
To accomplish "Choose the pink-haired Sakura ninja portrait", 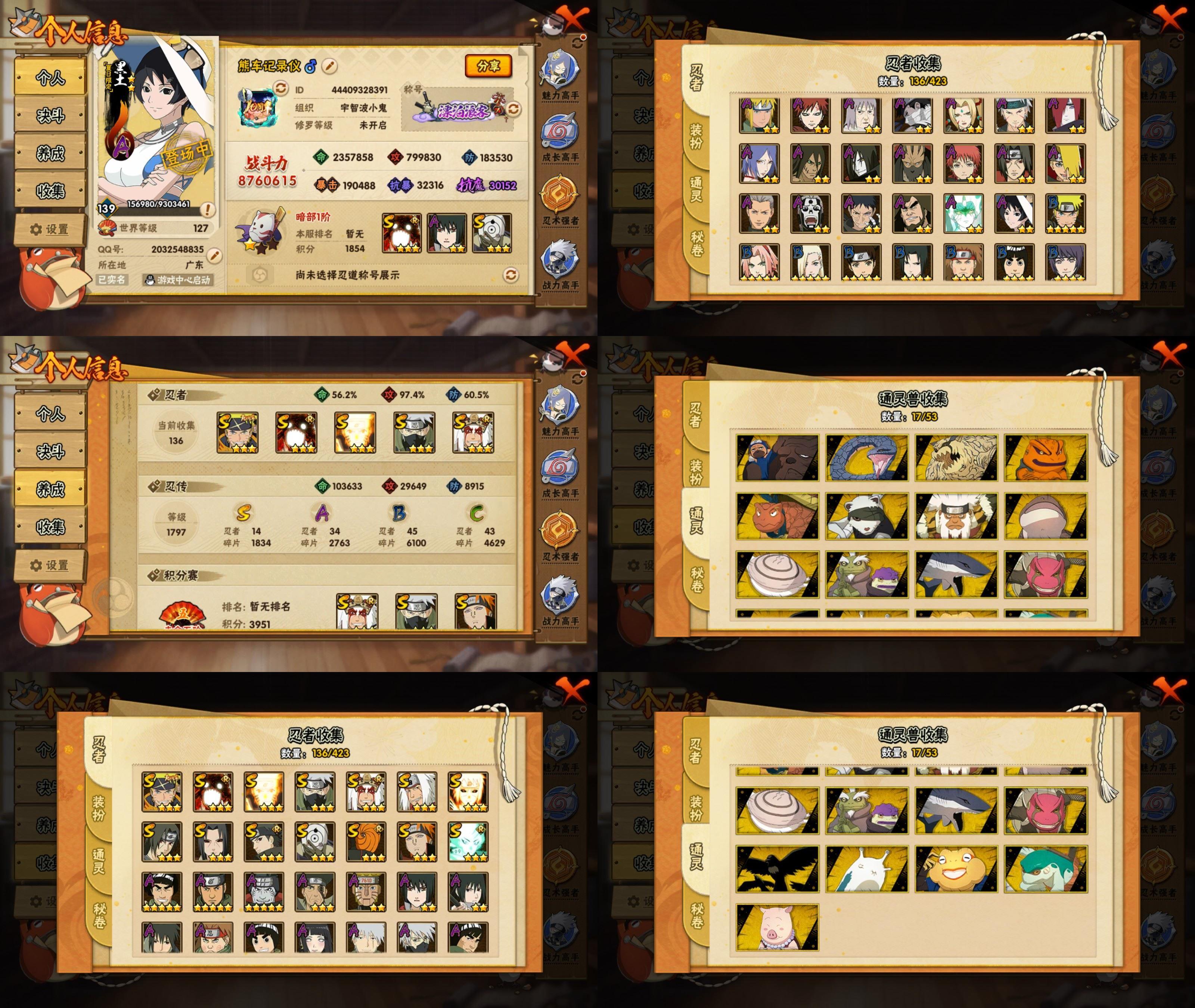I will pyautogui.click(x=759, y=262).
